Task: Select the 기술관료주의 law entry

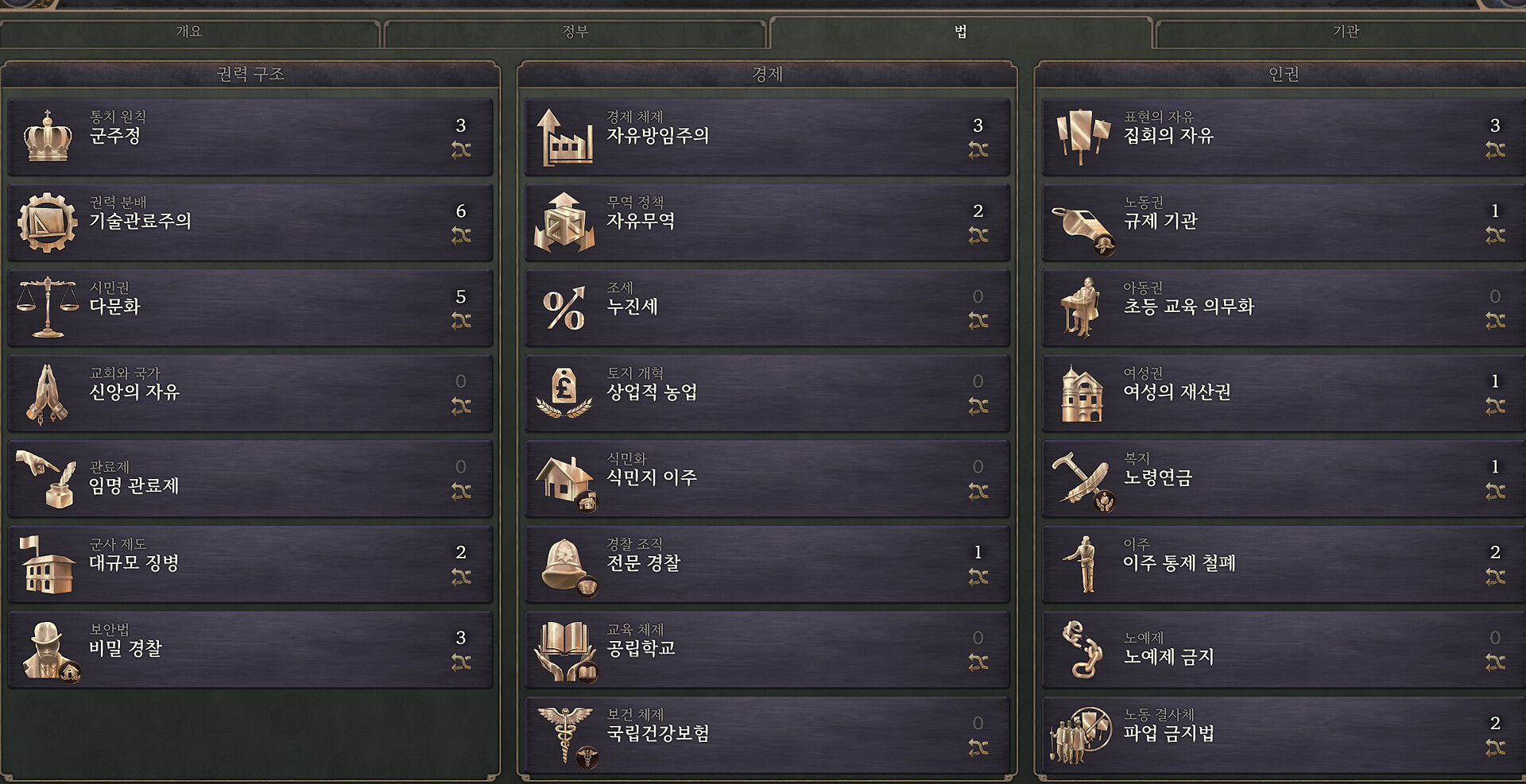Action: pyautogui.click(x=250, y=222)
